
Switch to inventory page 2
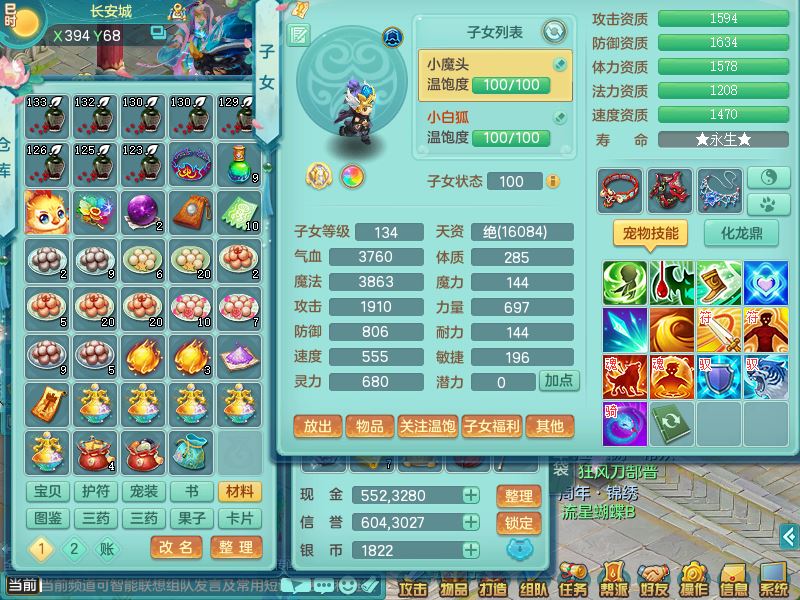click(74, 548)
